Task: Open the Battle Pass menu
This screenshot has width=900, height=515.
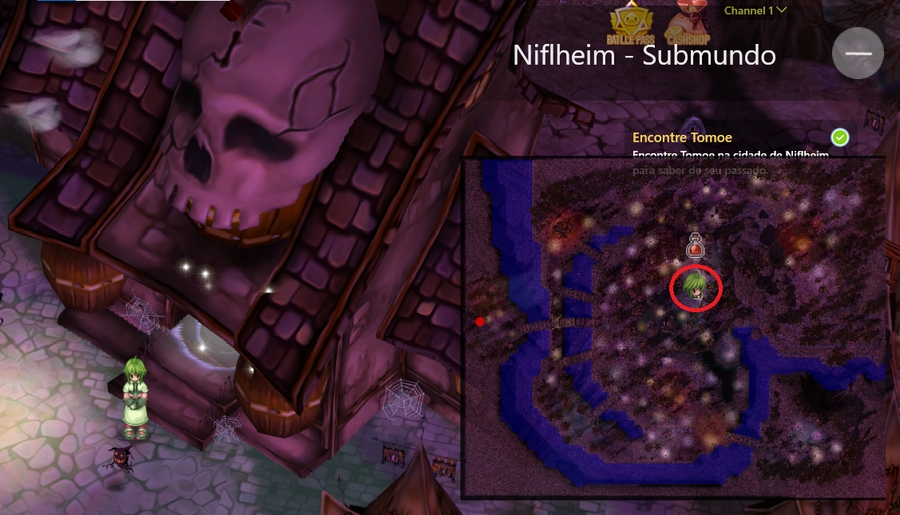Action: [630, 24]
